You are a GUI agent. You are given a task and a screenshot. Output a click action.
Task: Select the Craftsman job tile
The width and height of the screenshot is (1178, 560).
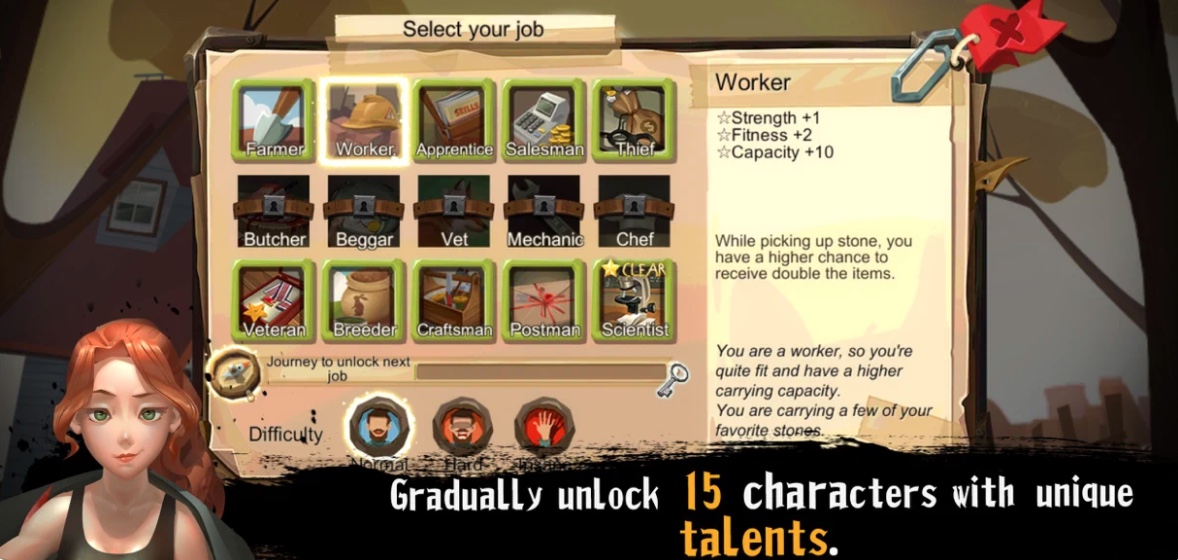pos(454,301)
